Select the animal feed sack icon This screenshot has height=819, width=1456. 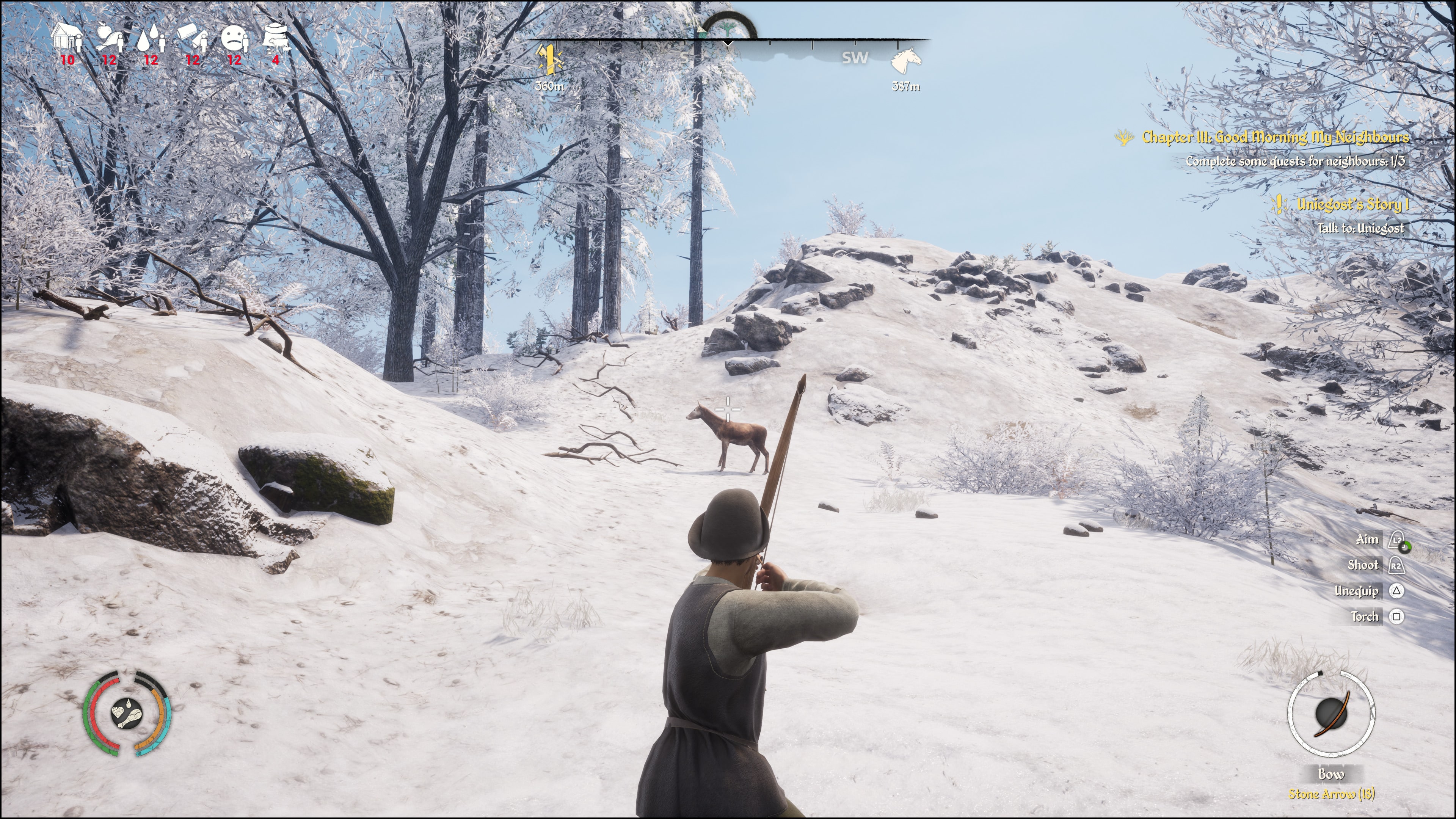276,38
